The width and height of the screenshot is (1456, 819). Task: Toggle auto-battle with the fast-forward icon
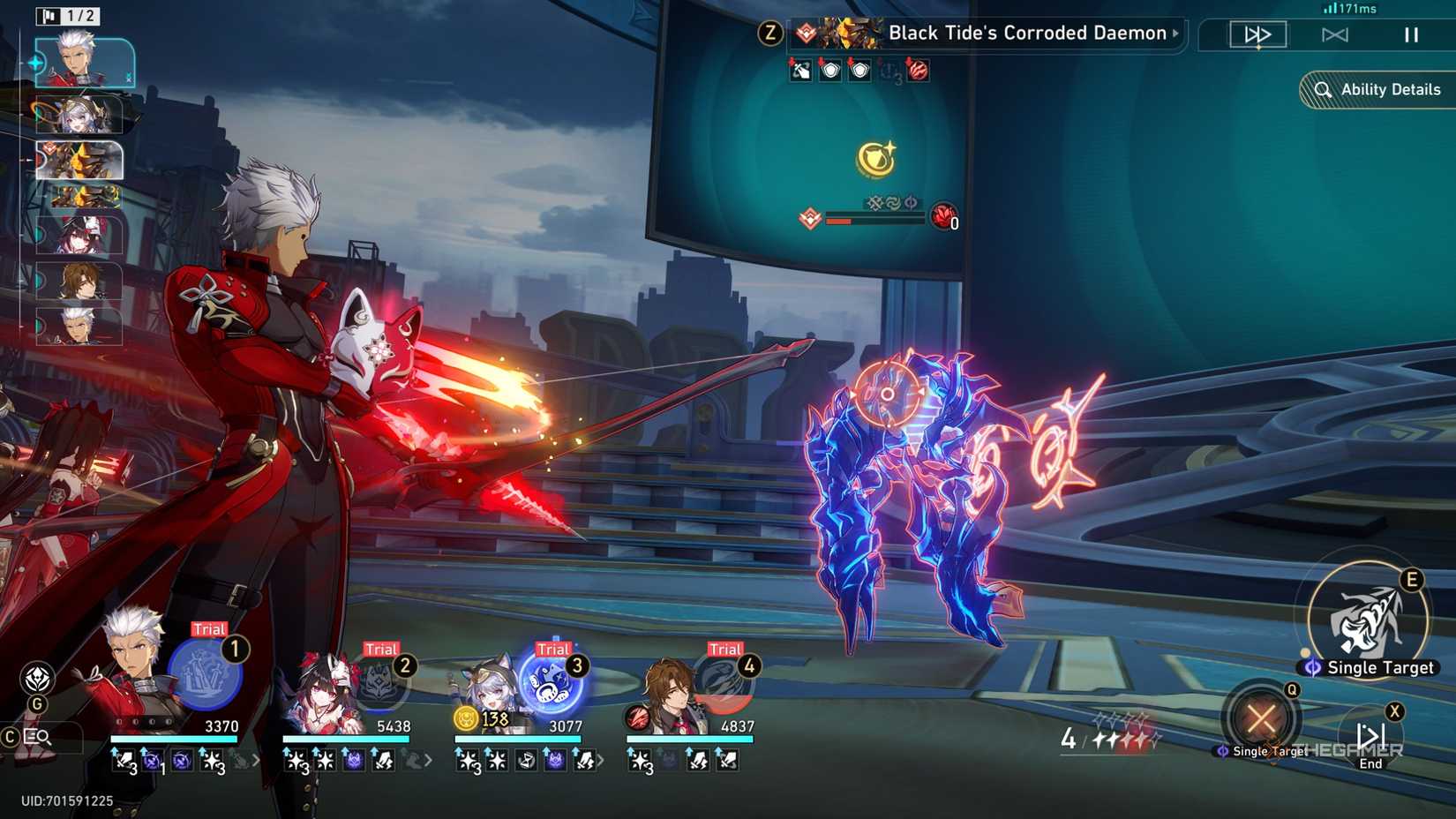pos(1257,34)
